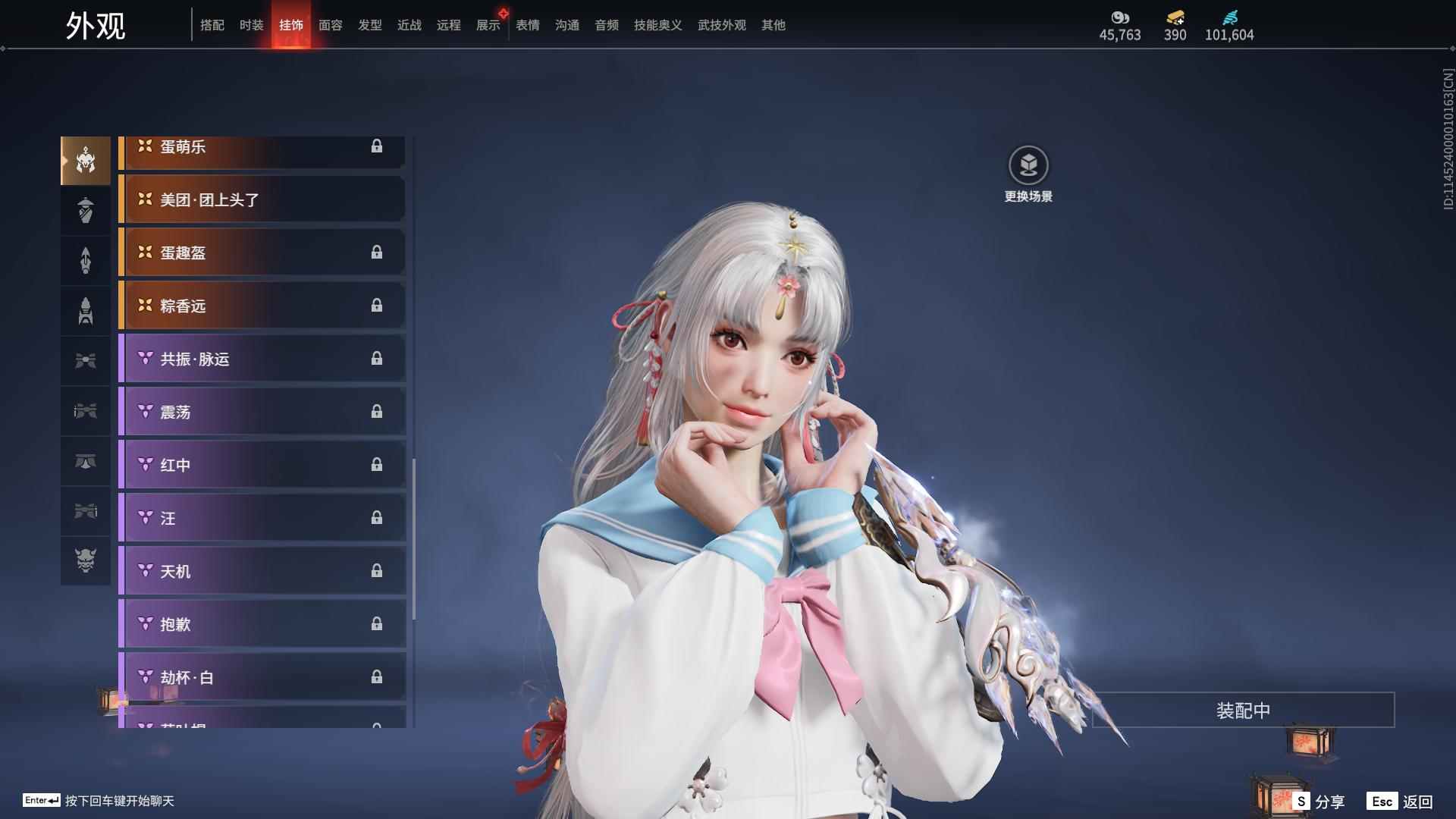This screenshot has height=819, width=1456.
Task: Select the 武技外观 tab
Action: click(721, 25)
